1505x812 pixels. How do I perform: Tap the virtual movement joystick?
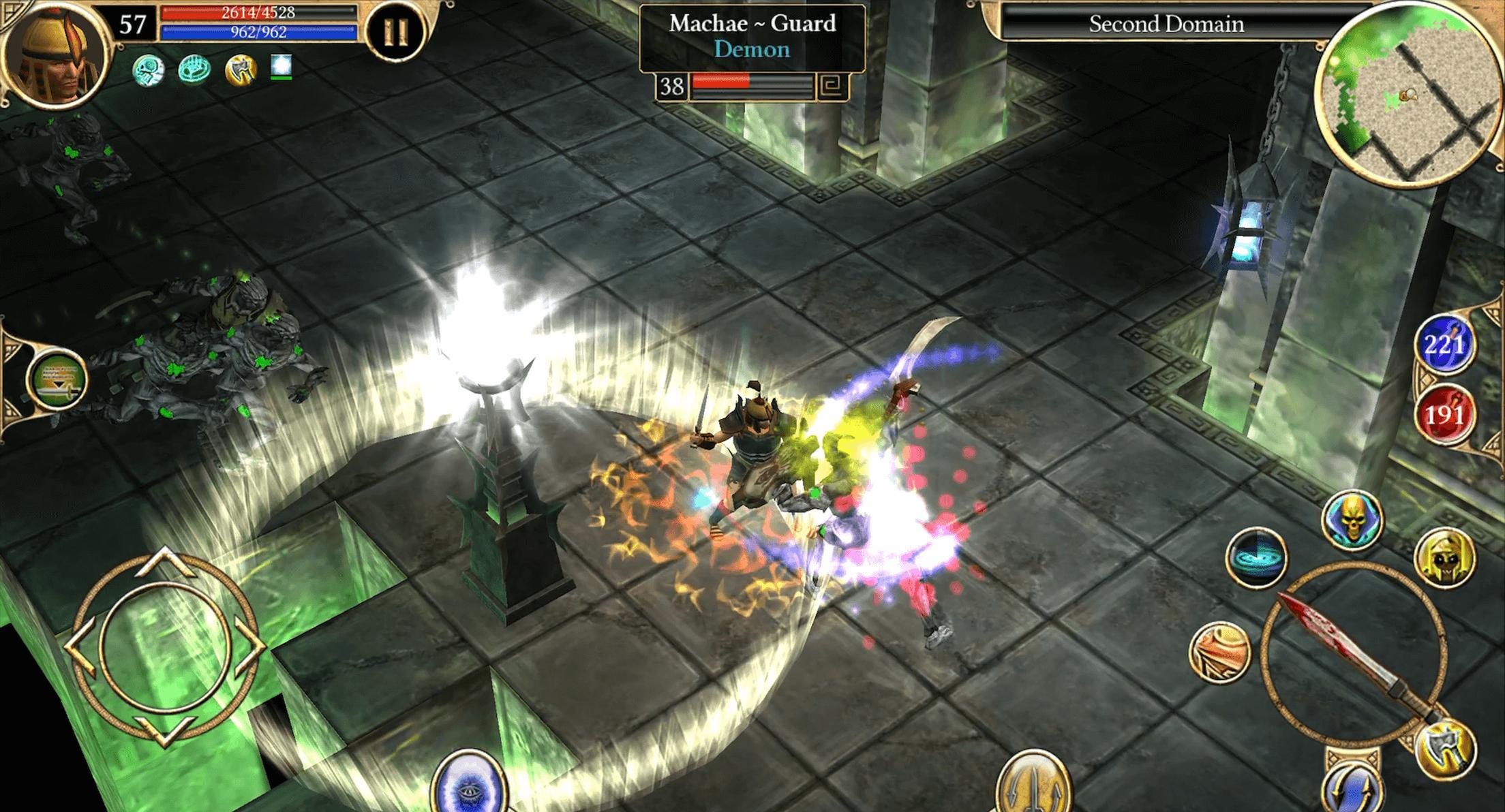coord(164,646)
